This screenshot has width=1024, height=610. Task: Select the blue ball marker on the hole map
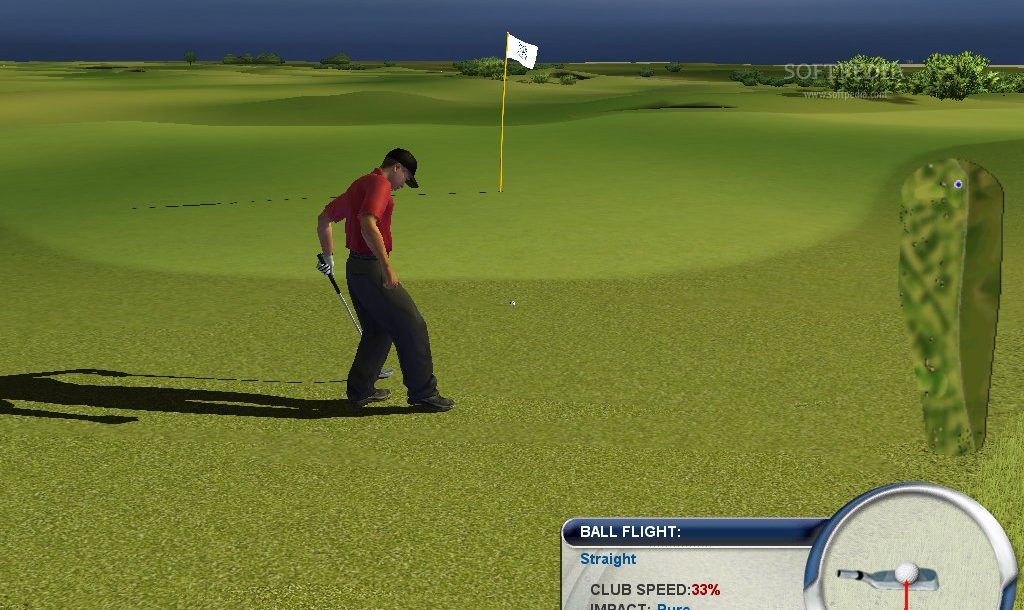point(958,184)
